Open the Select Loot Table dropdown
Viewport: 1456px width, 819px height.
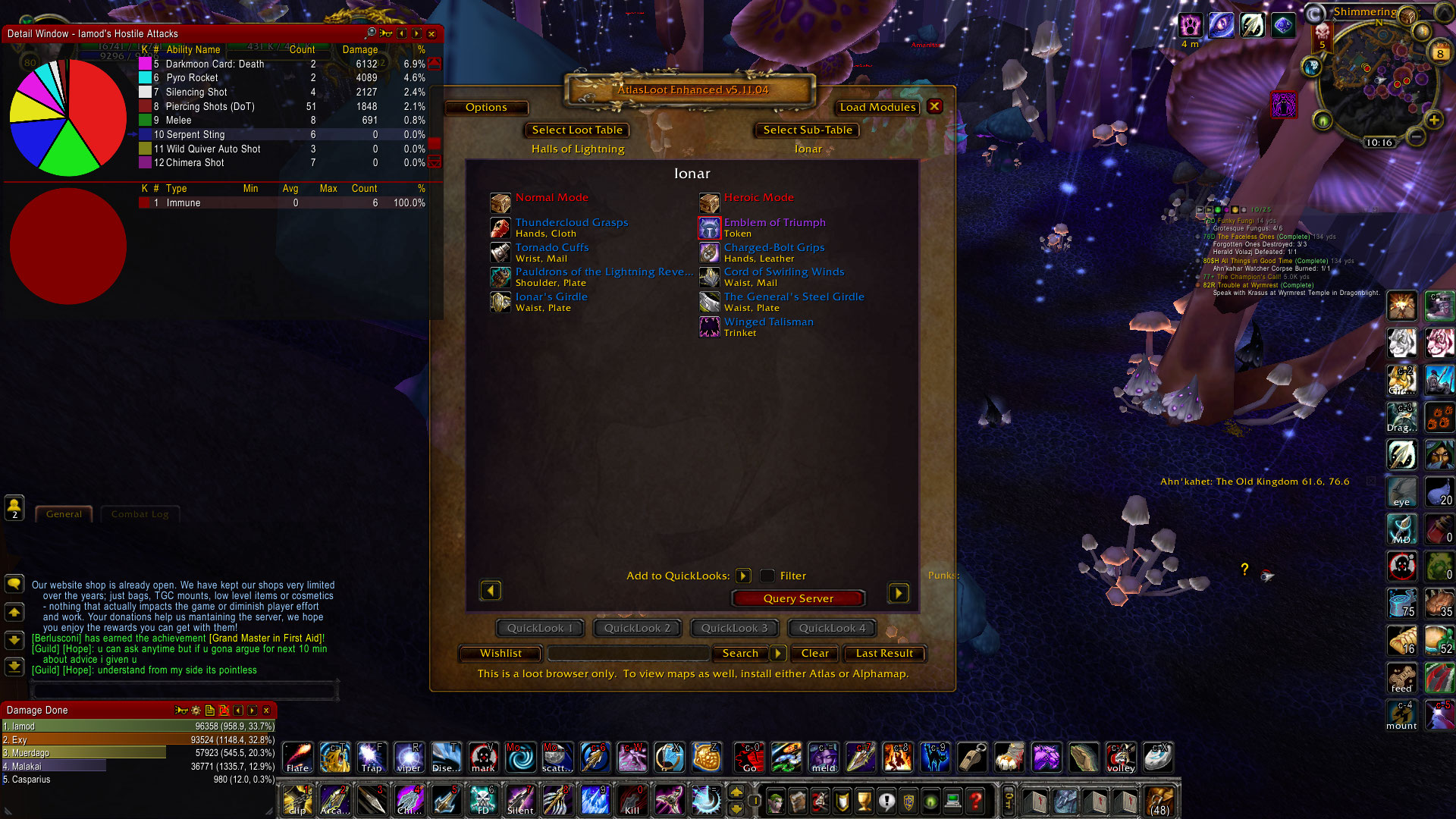(x=576, y=130)
